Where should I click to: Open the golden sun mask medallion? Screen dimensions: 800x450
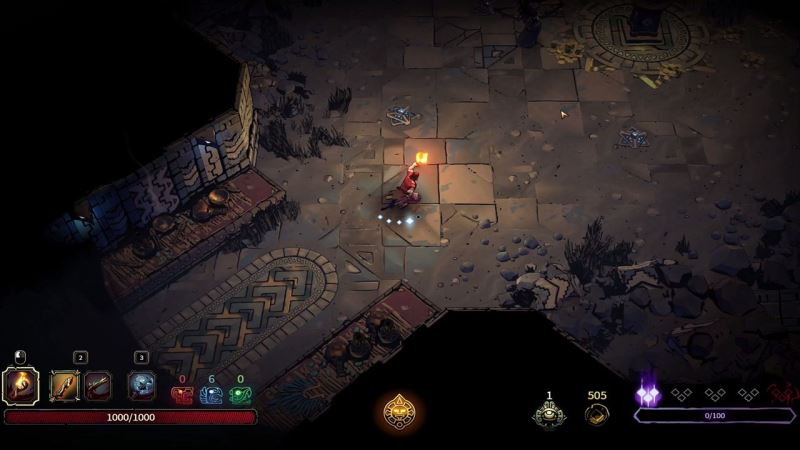point(401,410)
